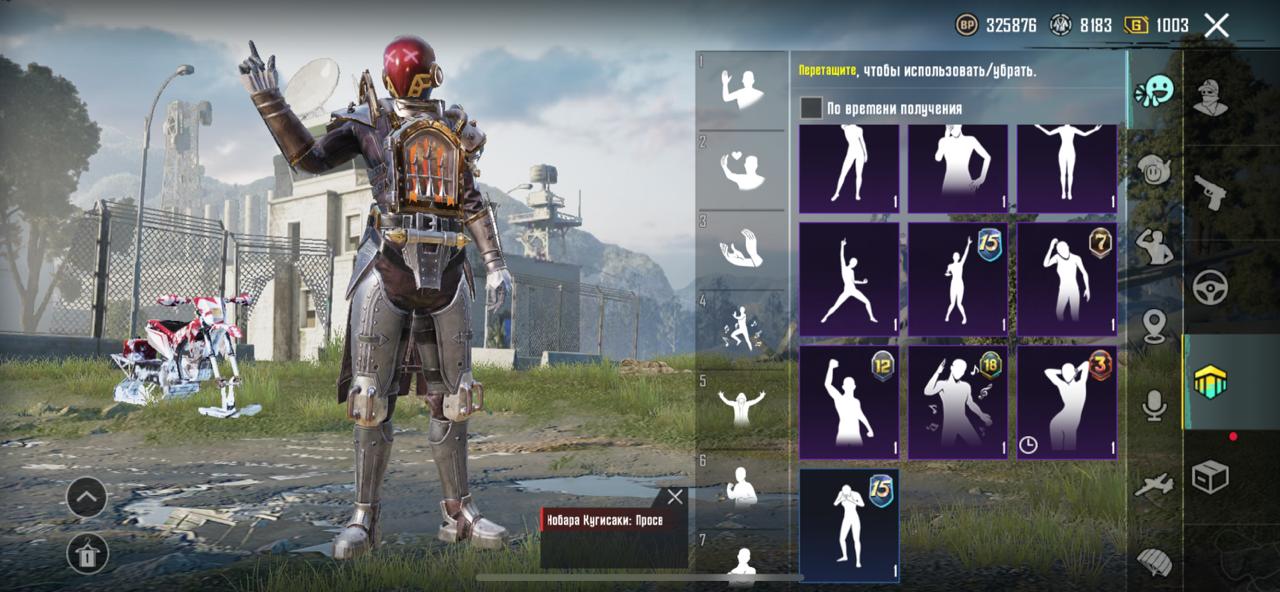Open the microphone voice subcategory

1155,405
